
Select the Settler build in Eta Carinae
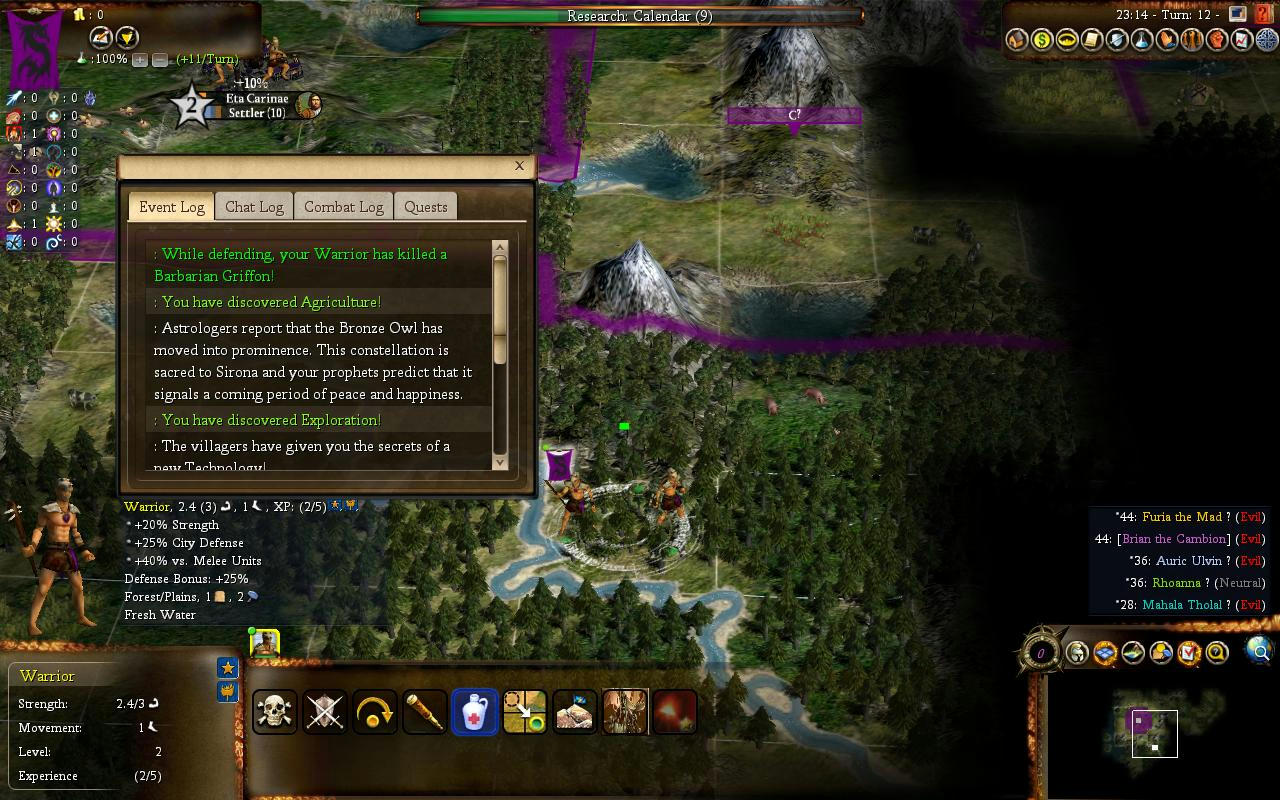(256, 113)
